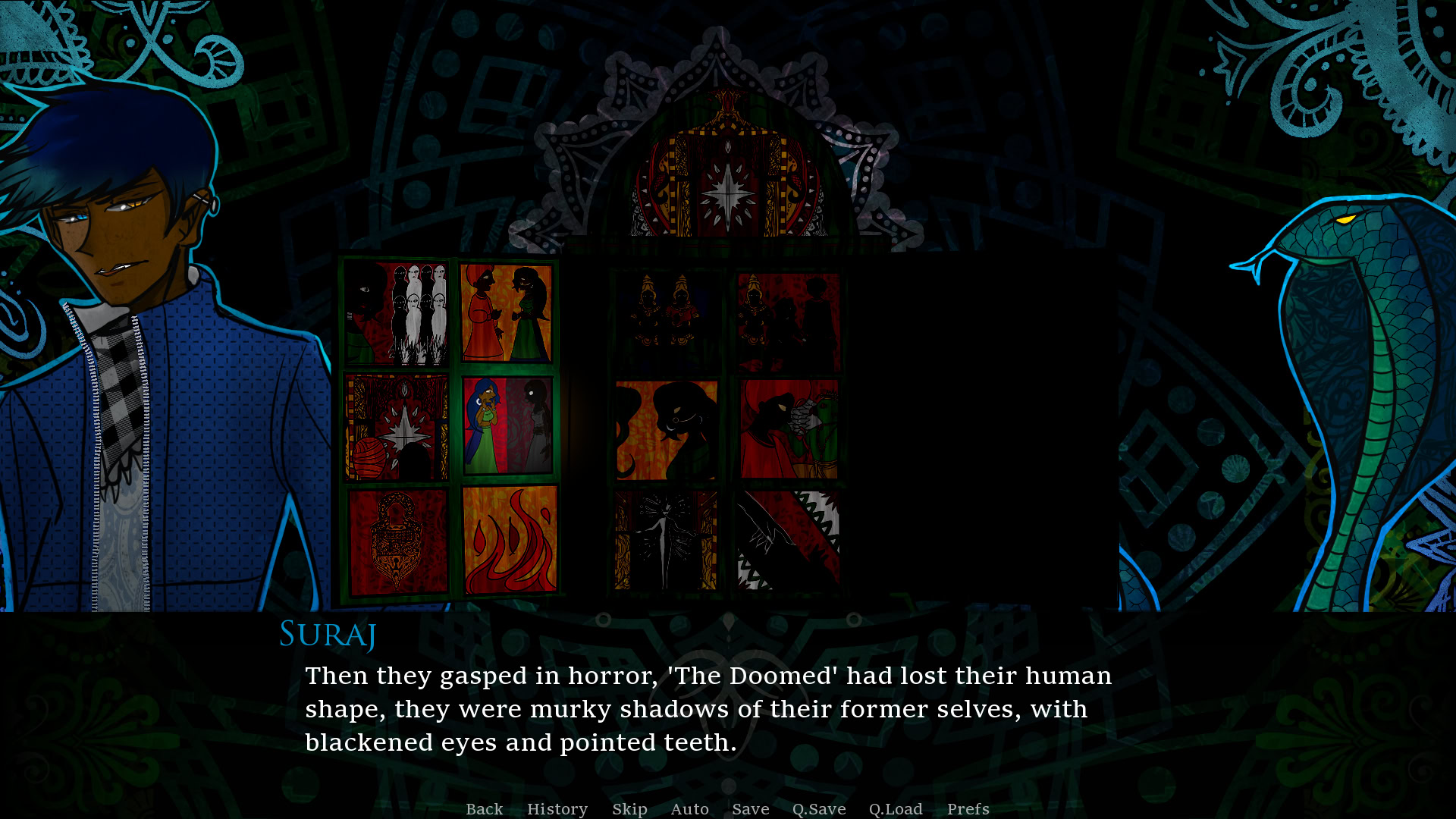Open the History log

[557, 809]
